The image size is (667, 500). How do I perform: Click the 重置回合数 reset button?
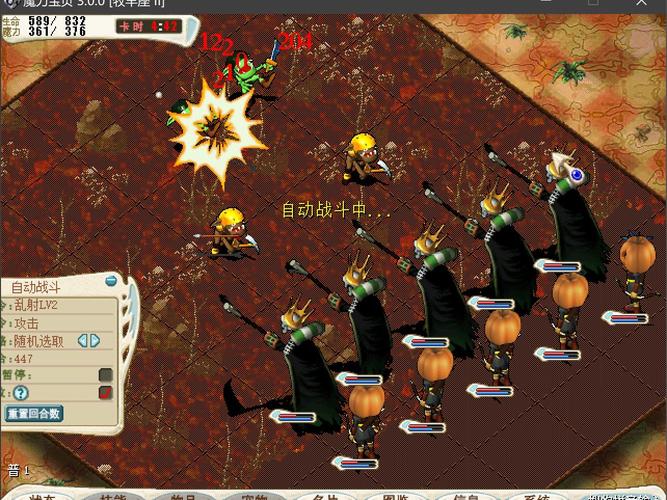[x=35, y=412]
